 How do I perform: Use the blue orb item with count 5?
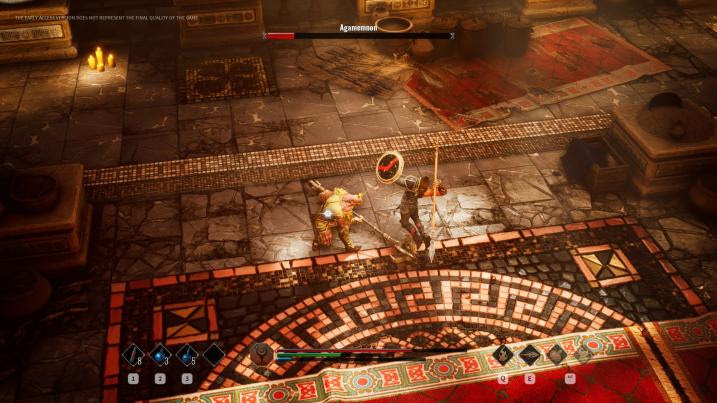[187, 355]
